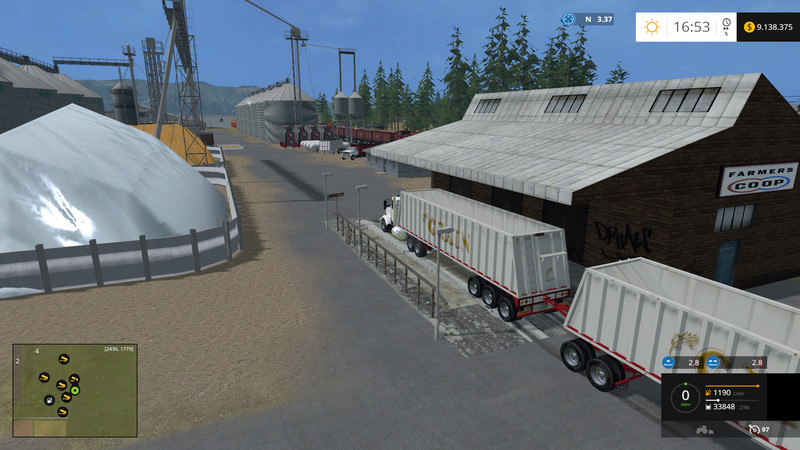This screenshot has width=800, height=450.
Task: Click the orange fuel pump gauge icon
Action: click(x=709, y=392)
